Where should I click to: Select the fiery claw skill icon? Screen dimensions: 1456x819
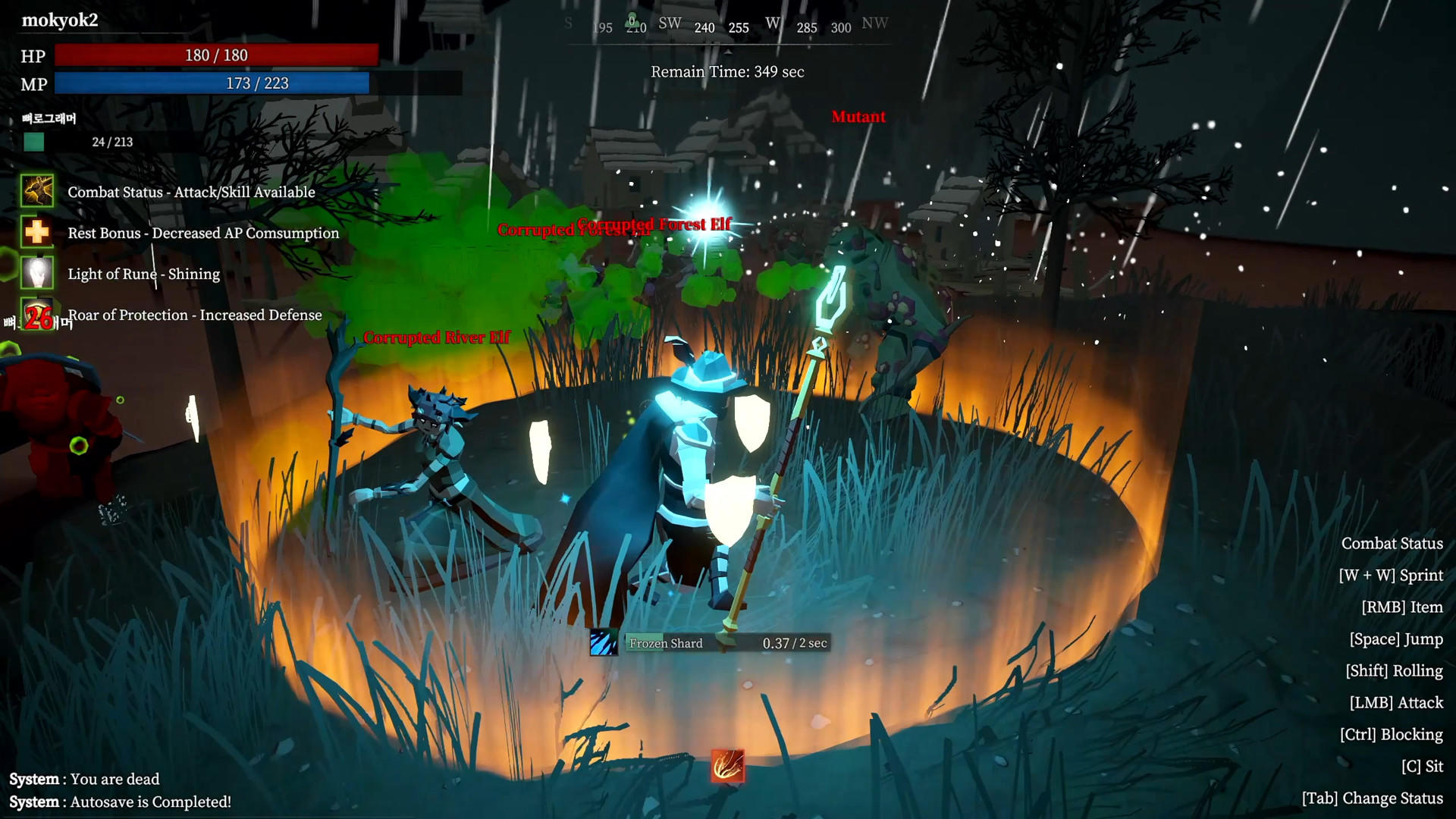point(727,766)
